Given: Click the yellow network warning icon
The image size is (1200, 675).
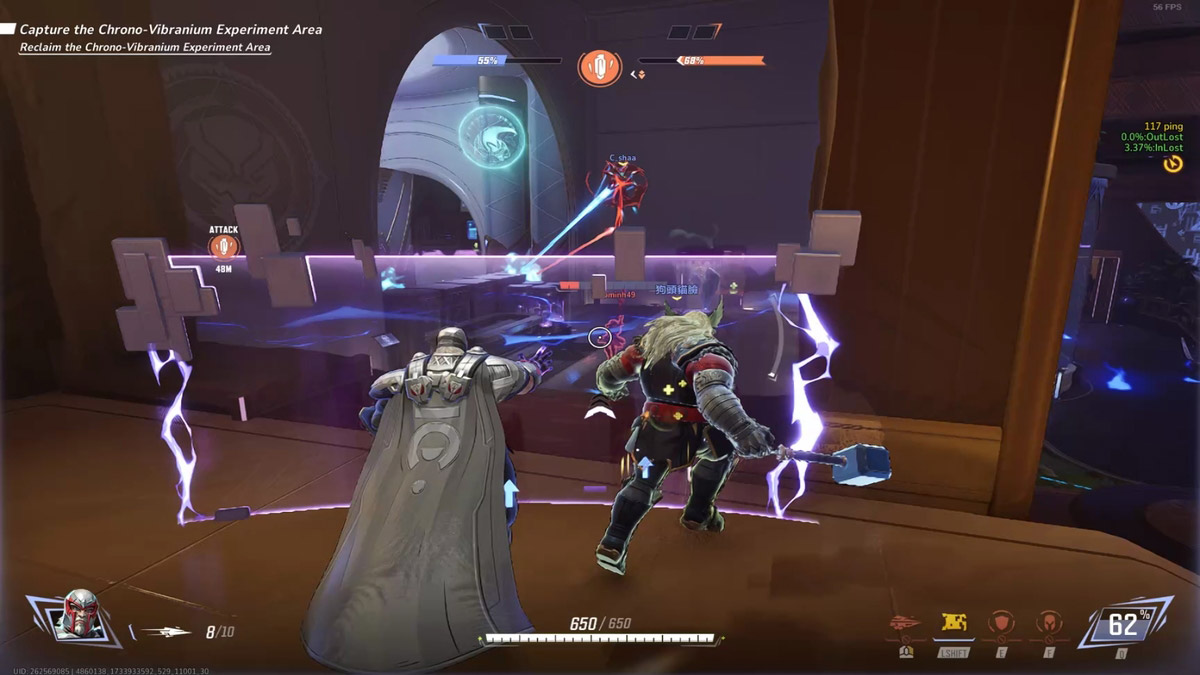Looking at the screenshot, I should 1173,163.
